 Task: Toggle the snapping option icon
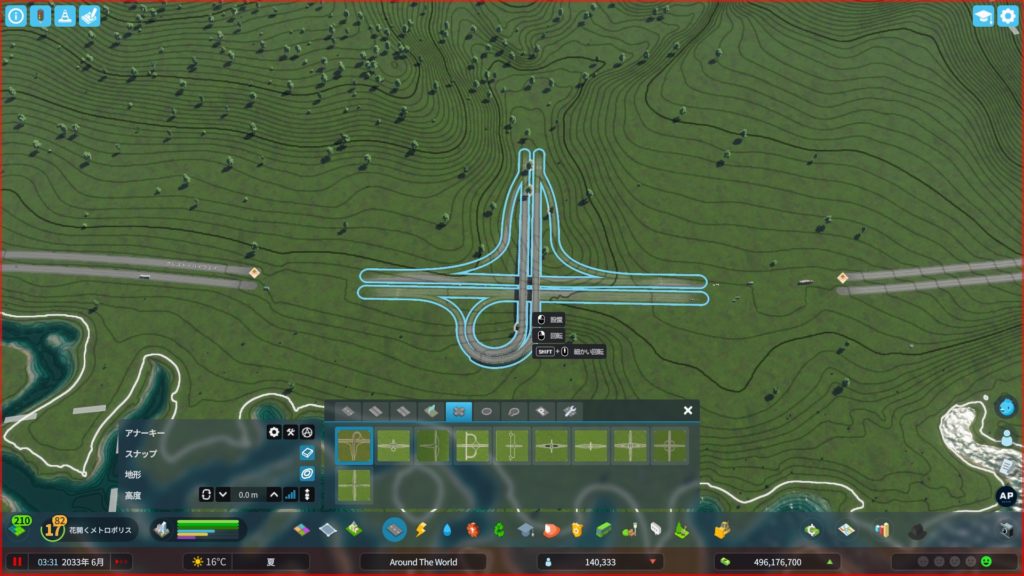click(307, 453)
